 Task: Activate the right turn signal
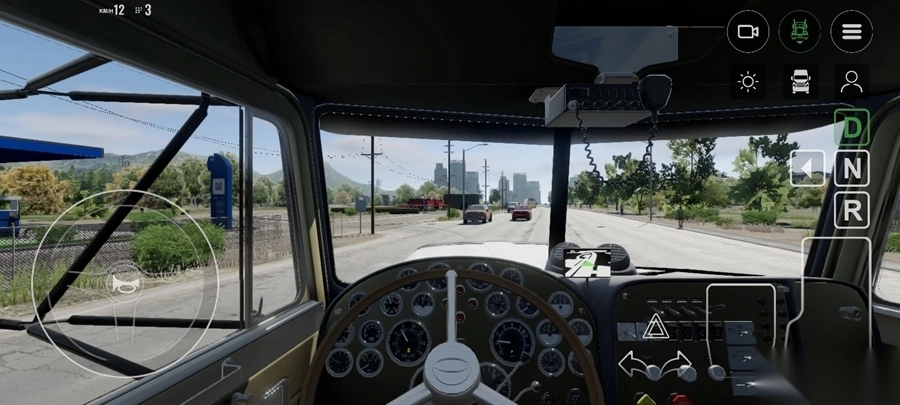677,362
